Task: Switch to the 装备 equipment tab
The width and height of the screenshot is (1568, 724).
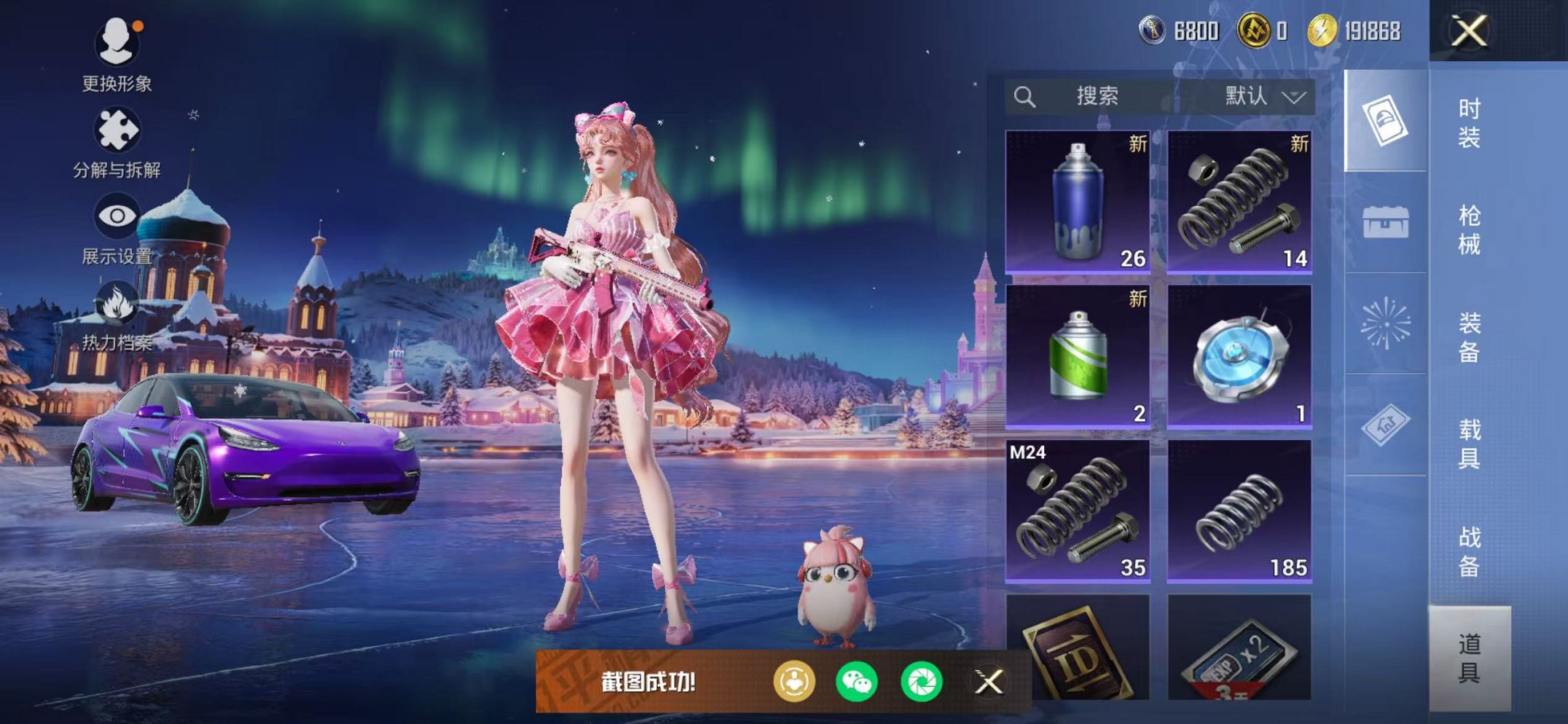Action: (1469, 337)
